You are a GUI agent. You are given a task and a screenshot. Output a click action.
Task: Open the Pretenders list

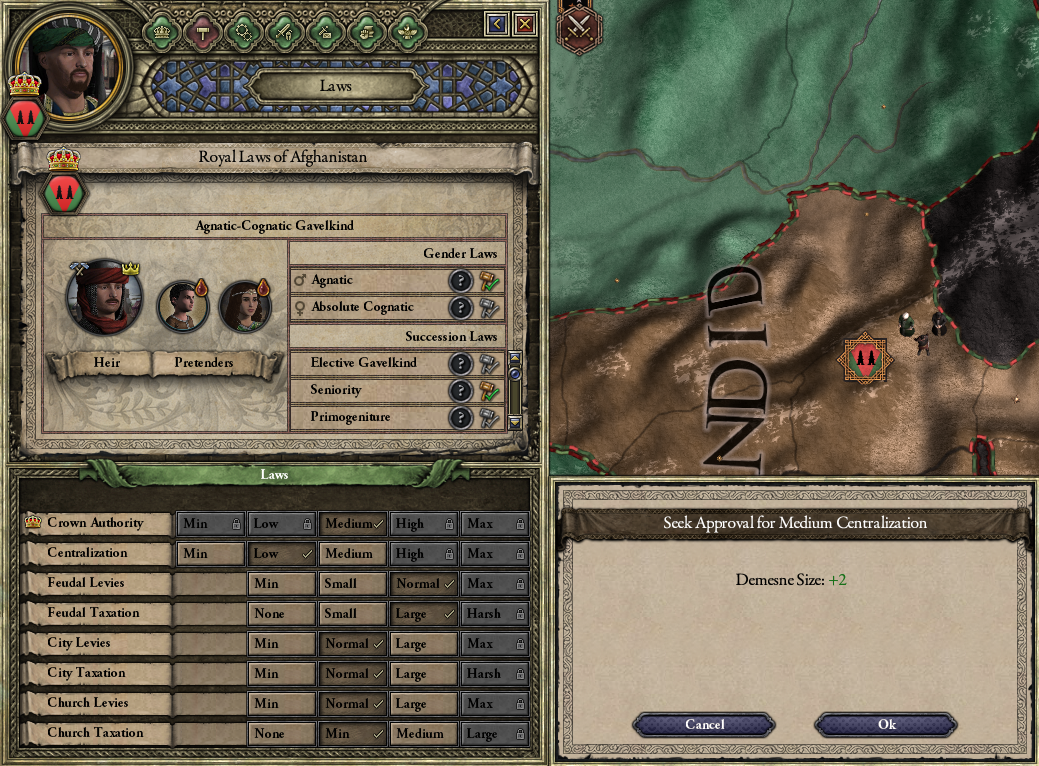point(204,362)
